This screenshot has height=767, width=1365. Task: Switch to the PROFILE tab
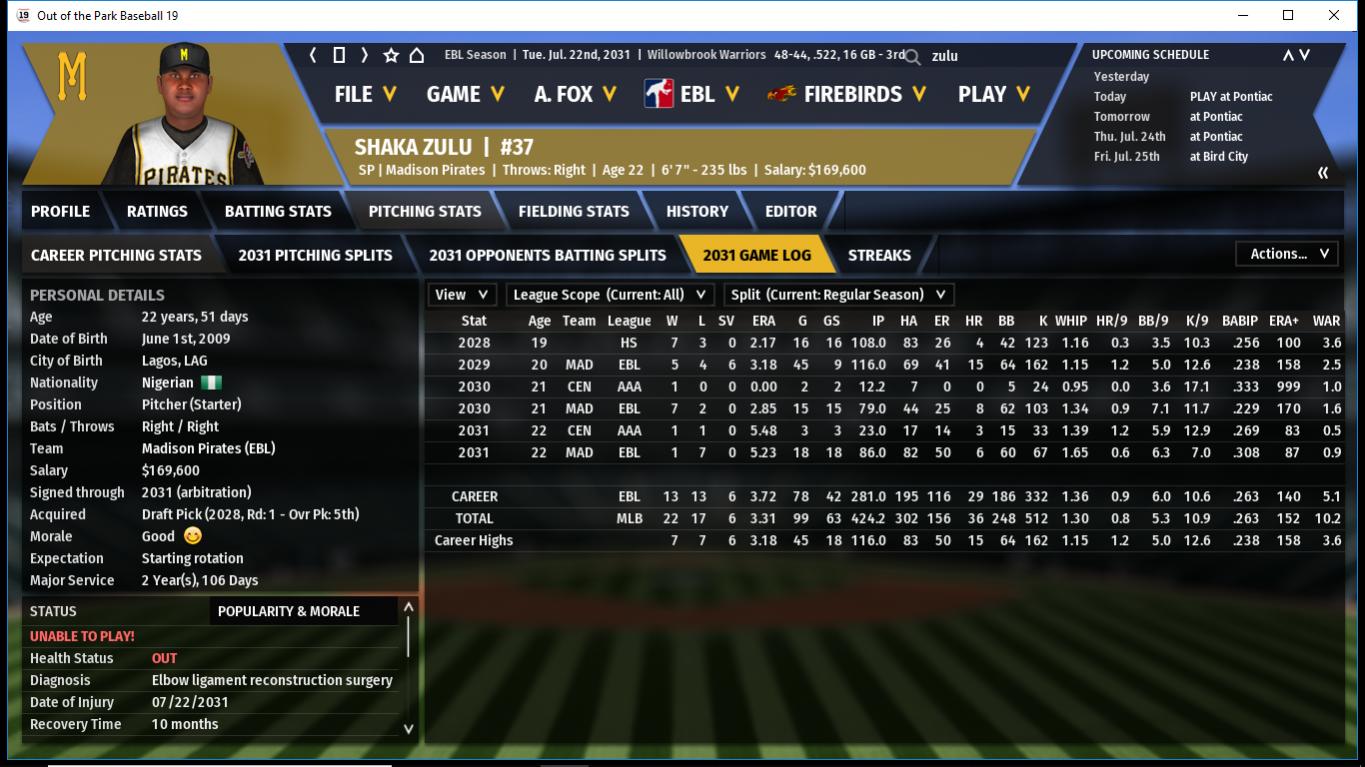[x=60, y=211]
